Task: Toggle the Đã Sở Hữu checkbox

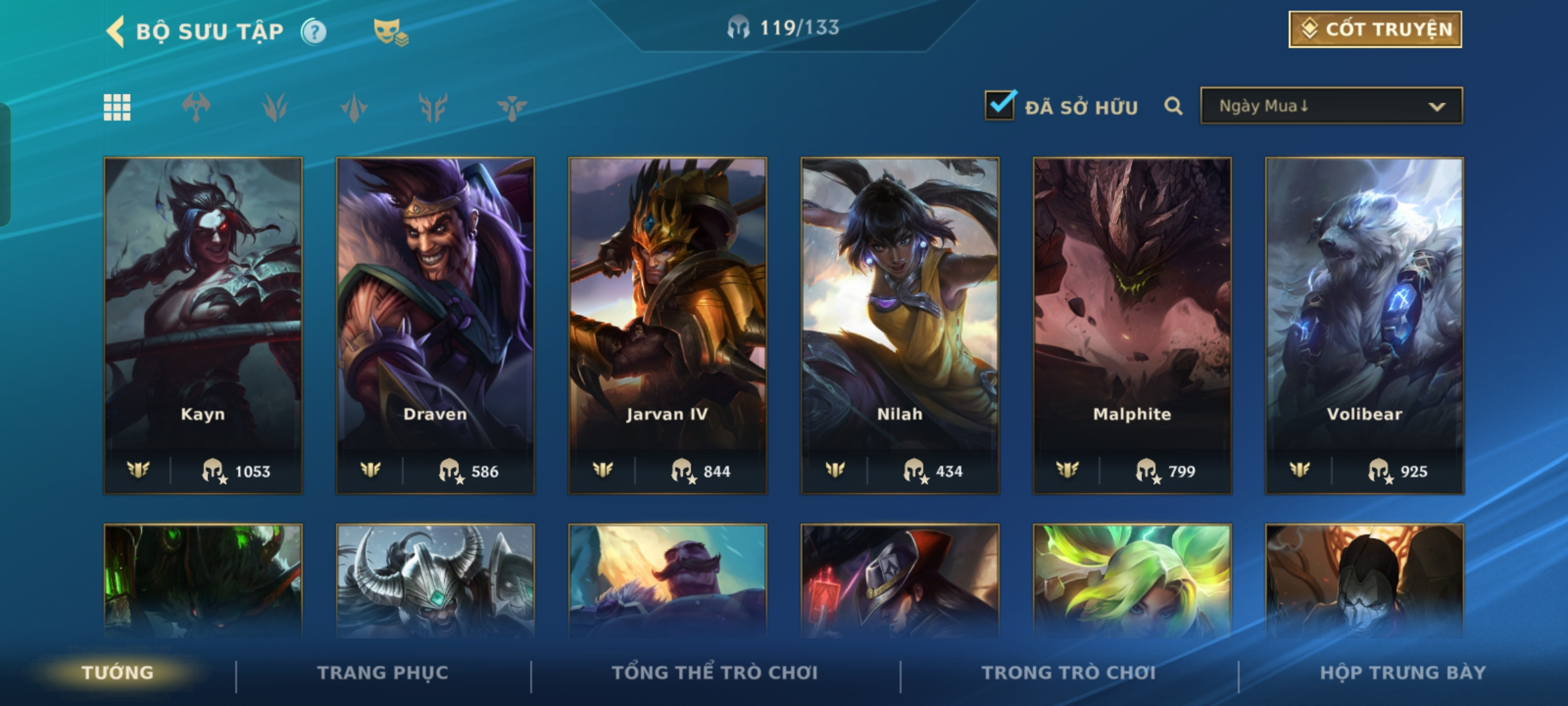Action: 1000,106
